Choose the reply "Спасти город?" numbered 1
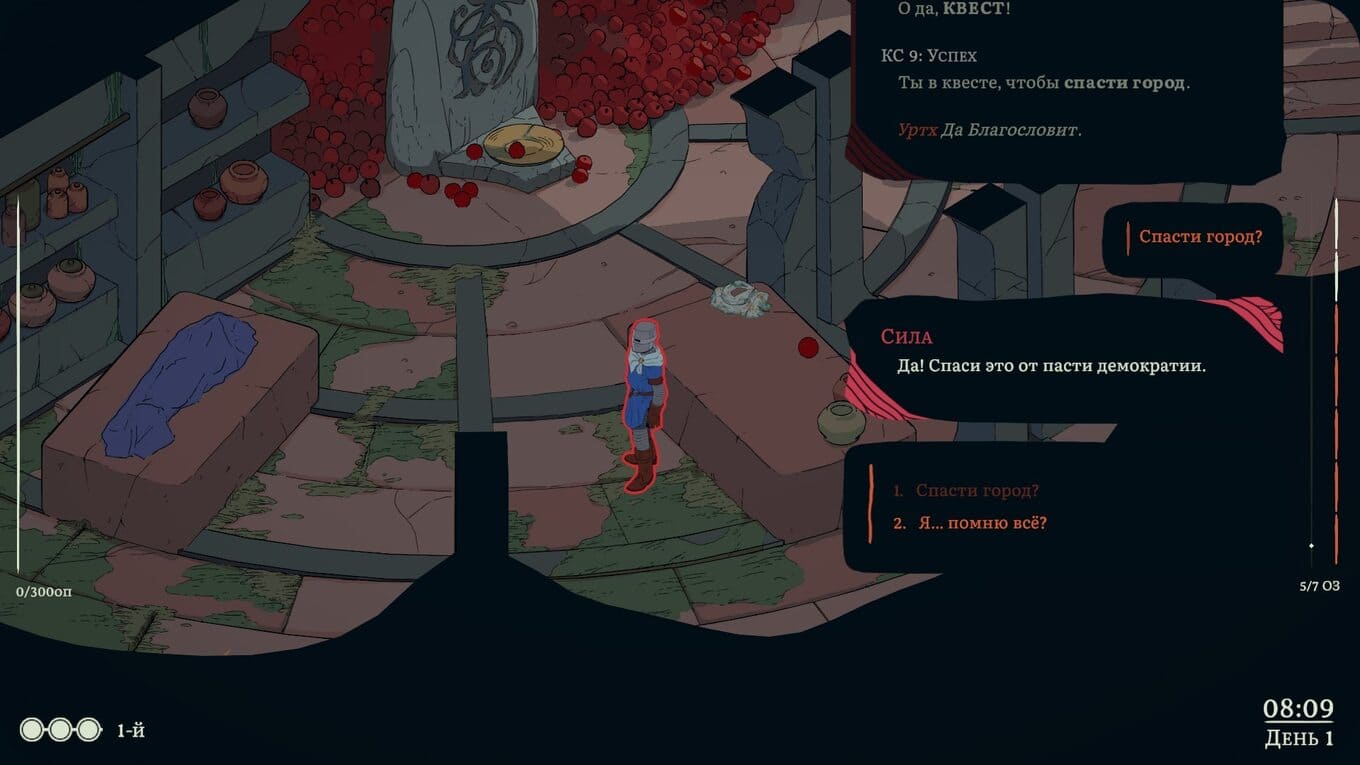Viewport: 1360px width, 765px height. click(977, 491)
